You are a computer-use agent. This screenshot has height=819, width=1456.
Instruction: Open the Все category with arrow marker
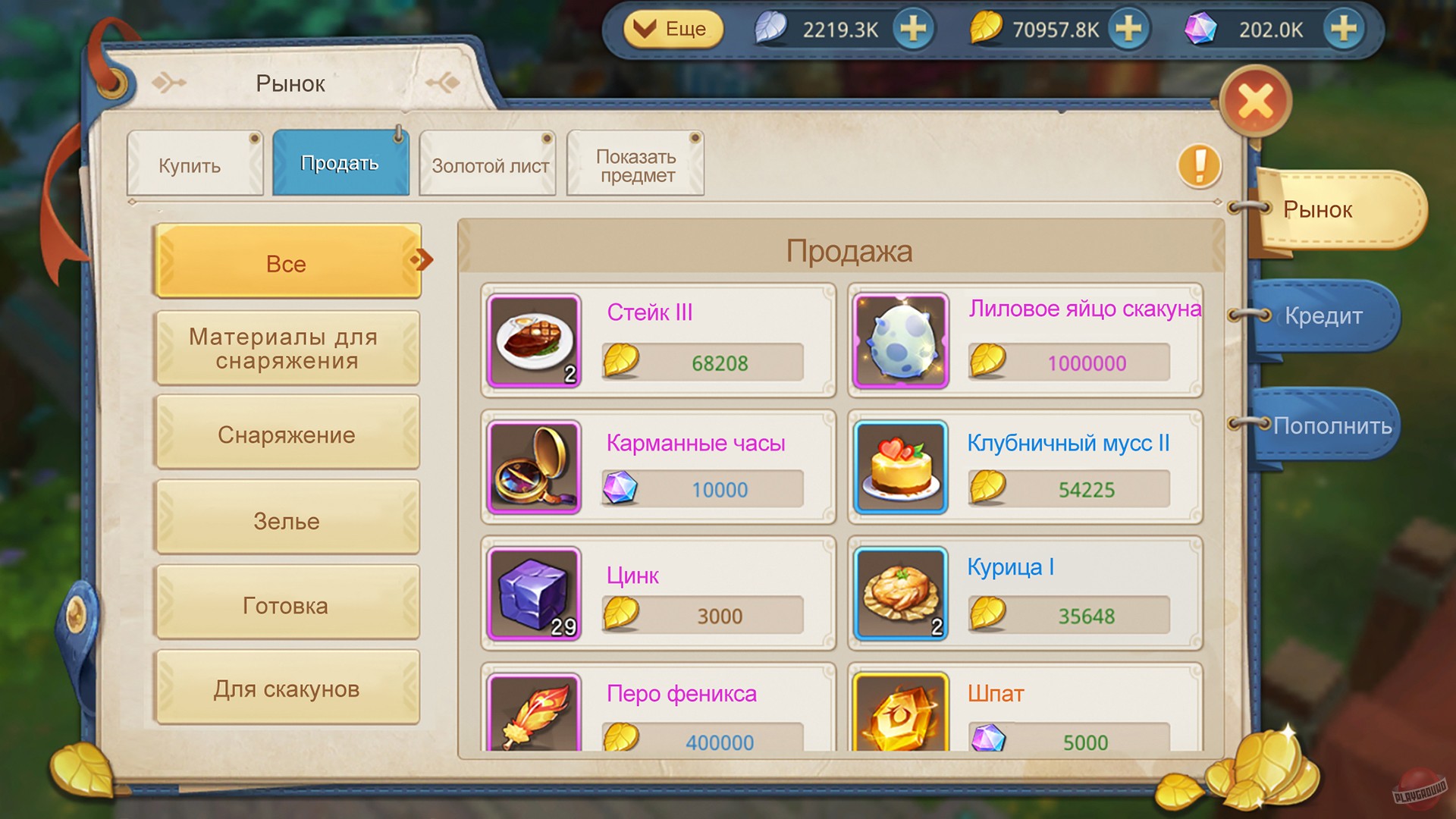click(x=288, y=262)
